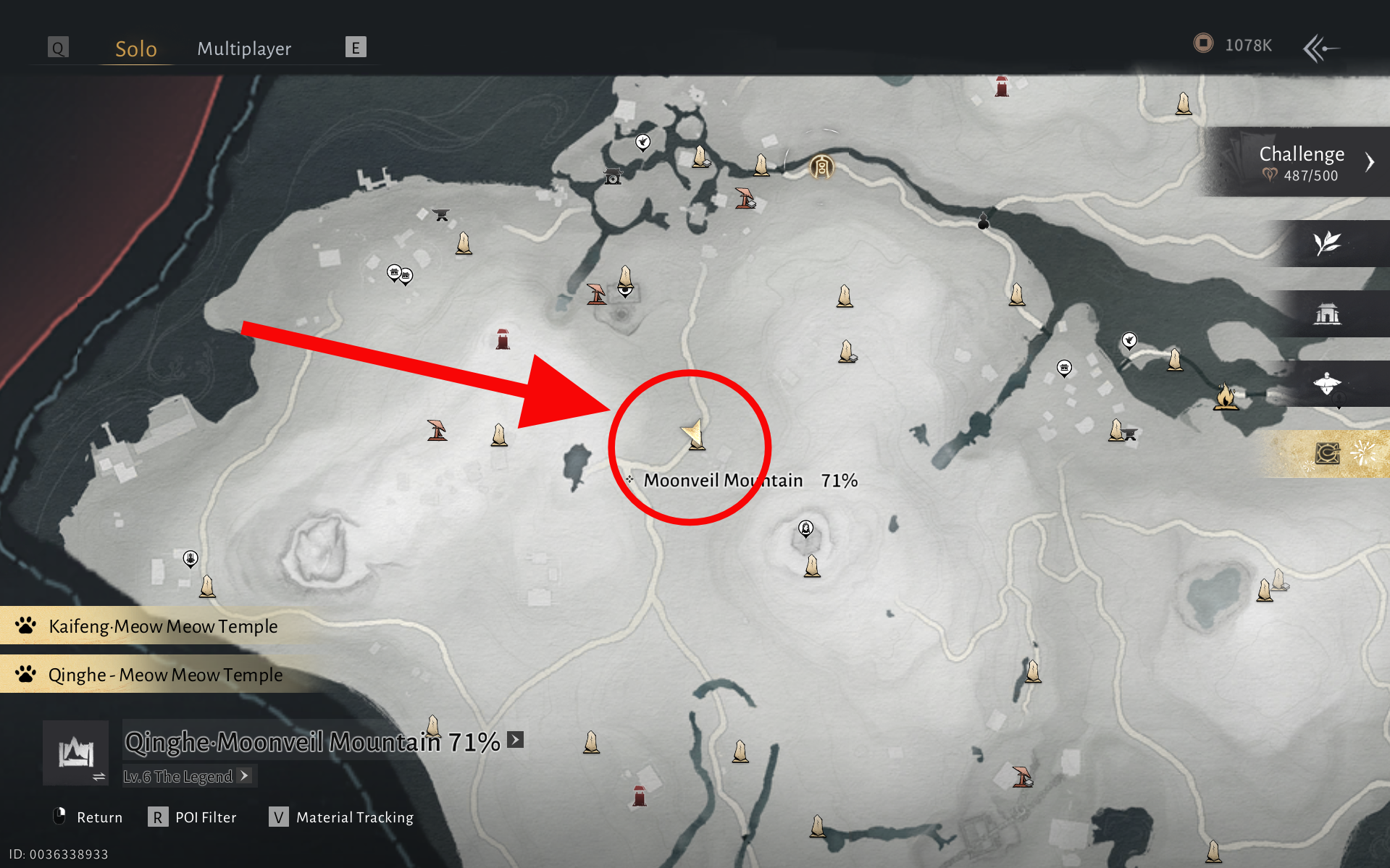Screen dimensions: 1390x868
Task: Select the golden circular emblem map marker
Action: (x=821, y=167)
